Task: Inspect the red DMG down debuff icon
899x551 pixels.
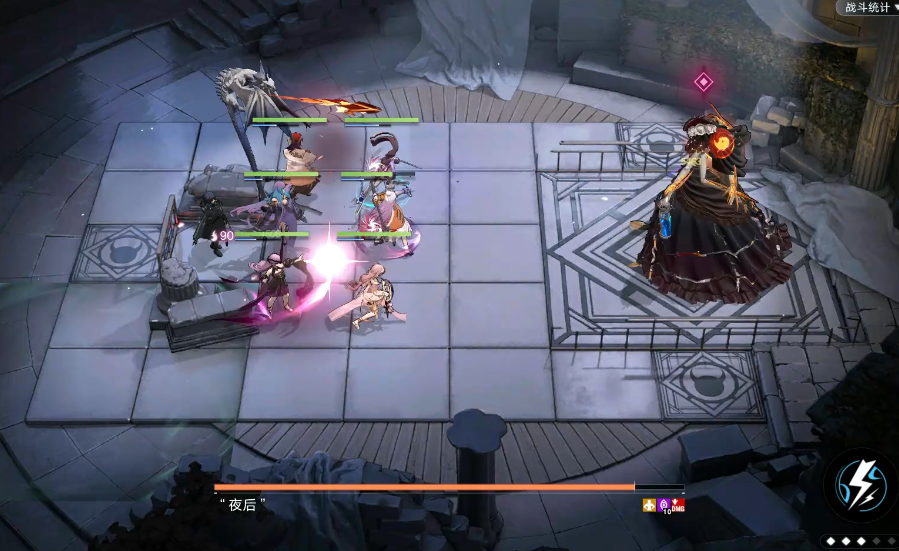Action: (678, 505)
